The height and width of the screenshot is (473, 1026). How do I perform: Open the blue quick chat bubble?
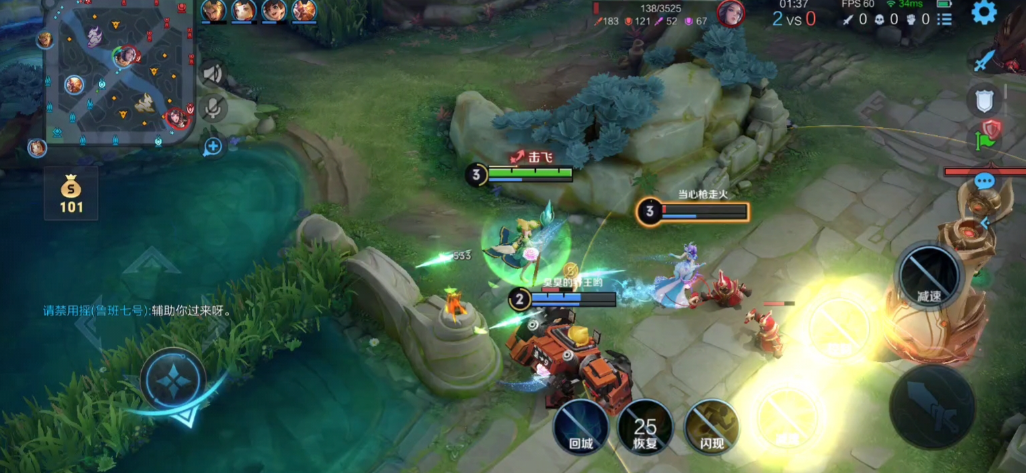[x=985, y=181]
